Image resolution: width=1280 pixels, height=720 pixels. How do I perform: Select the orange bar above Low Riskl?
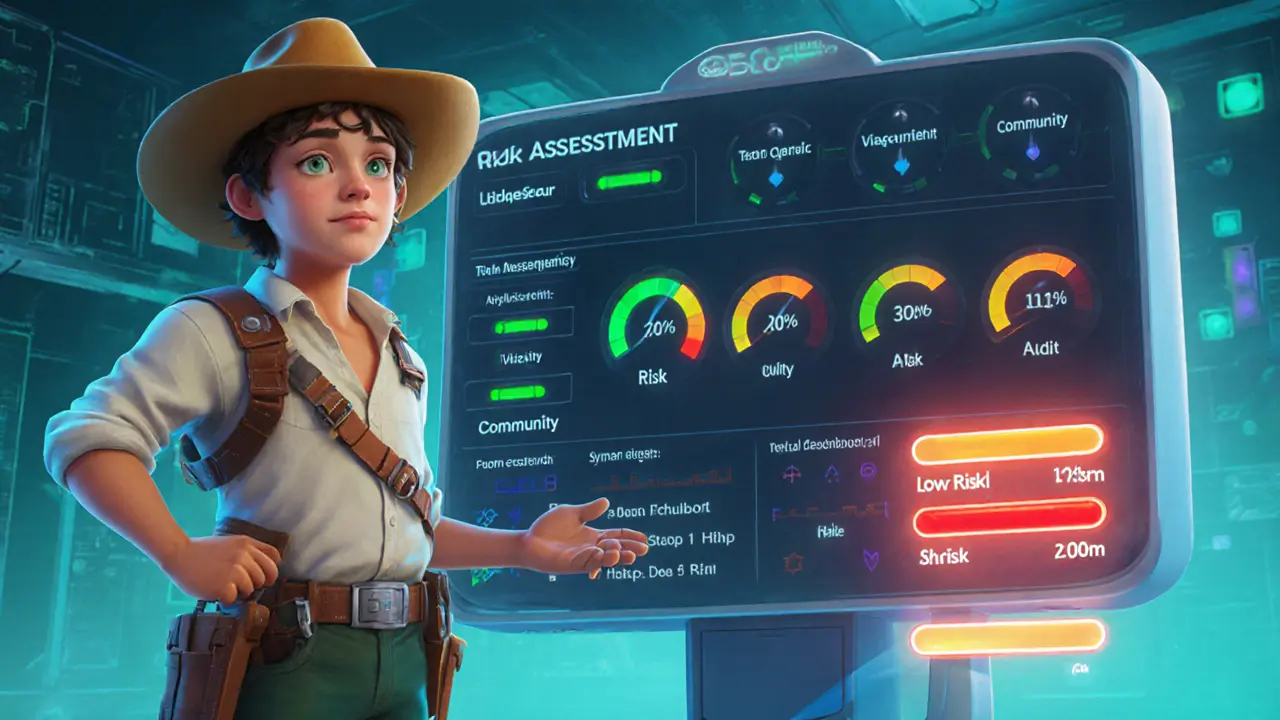(1007, 444)
